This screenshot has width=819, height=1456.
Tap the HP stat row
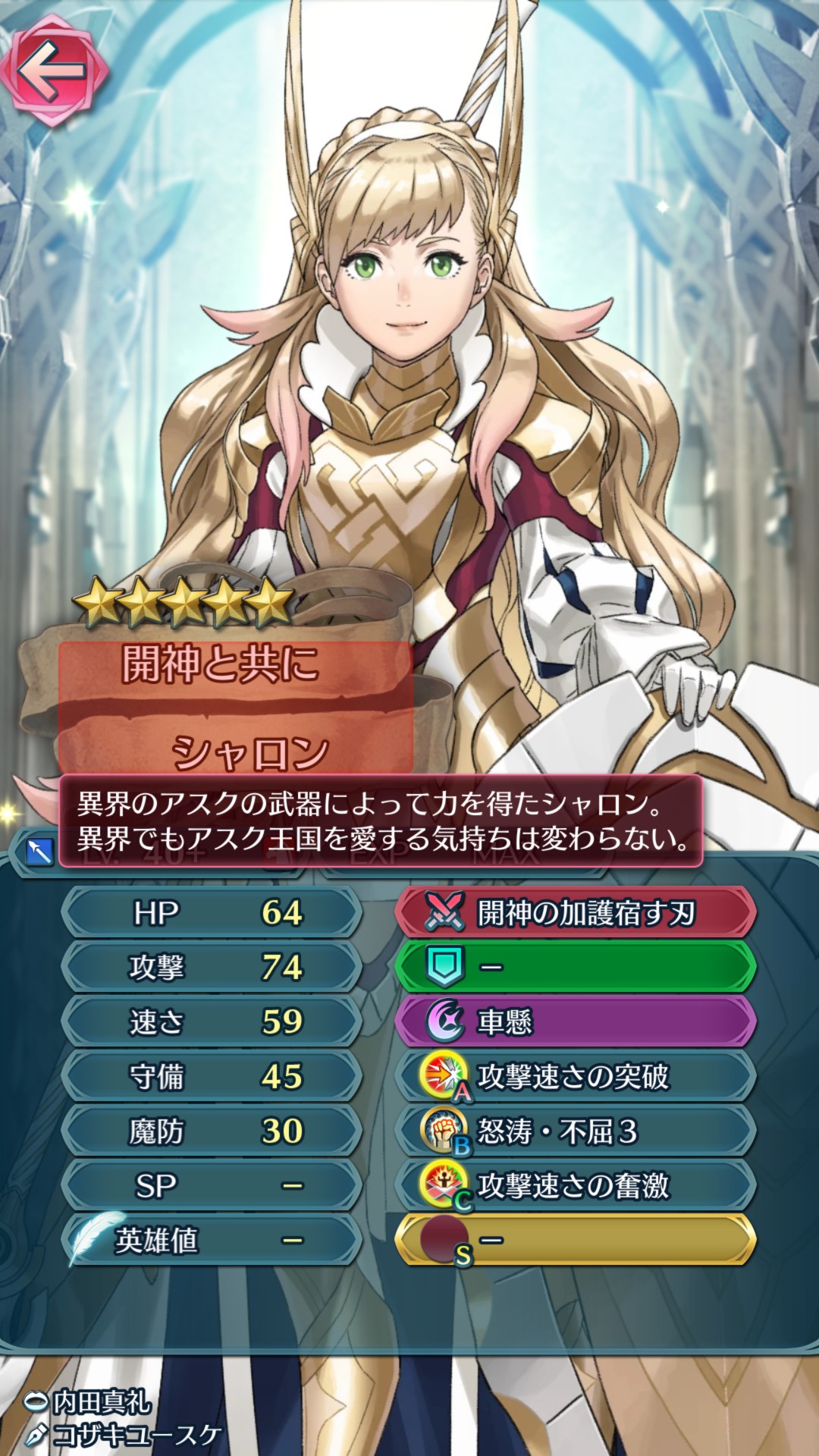(211, 913)
